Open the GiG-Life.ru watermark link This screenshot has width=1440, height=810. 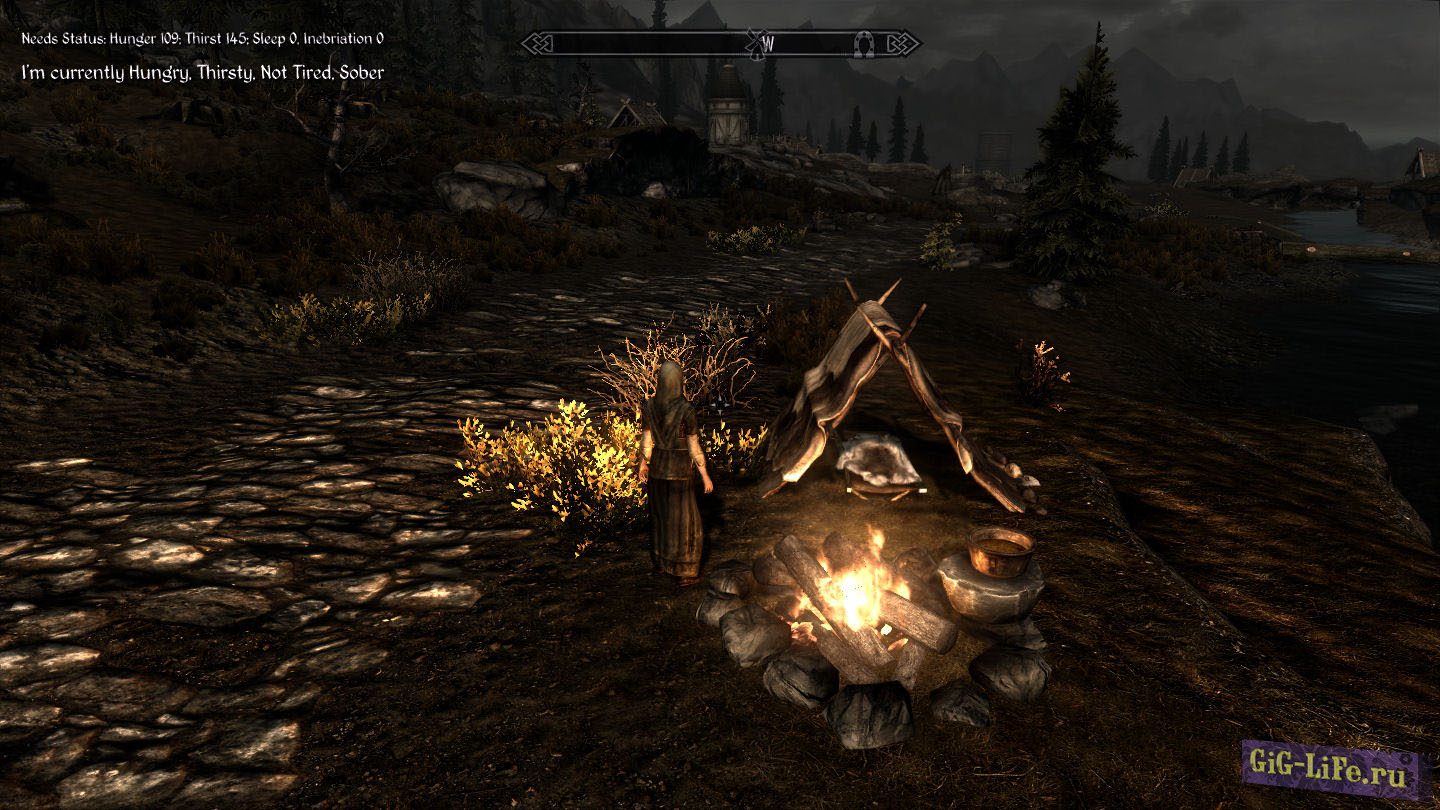[1331, 770]
